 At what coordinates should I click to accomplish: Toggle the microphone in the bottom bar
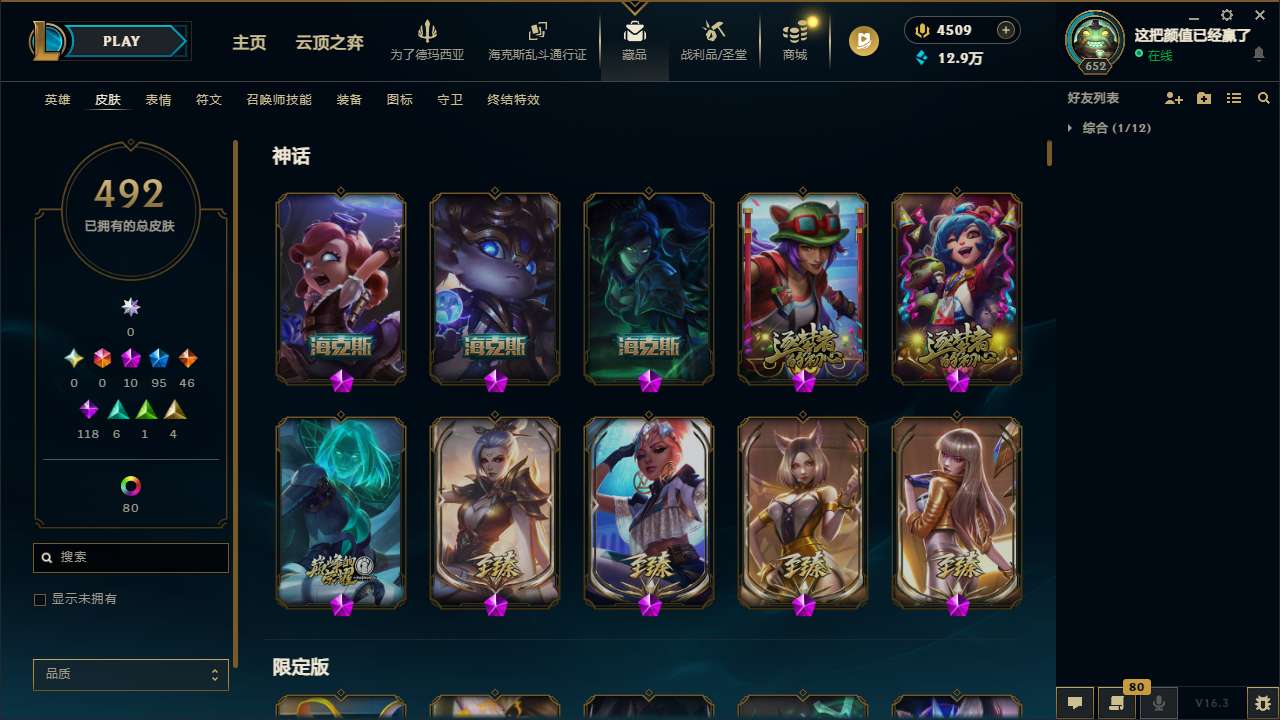1158,703
